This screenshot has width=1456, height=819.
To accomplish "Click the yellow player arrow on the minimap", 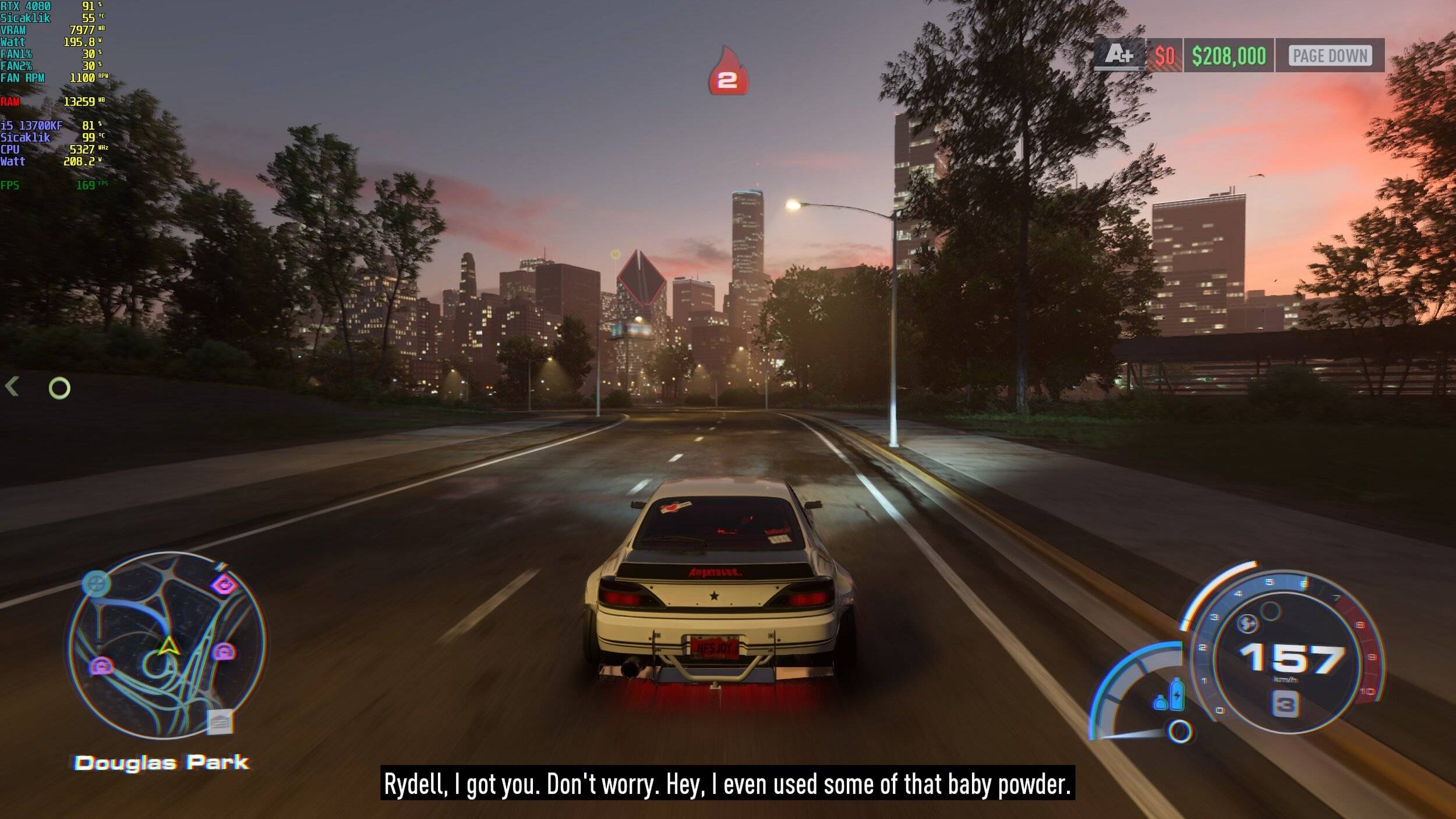I will pyautogui.click(x=168, y=646).
